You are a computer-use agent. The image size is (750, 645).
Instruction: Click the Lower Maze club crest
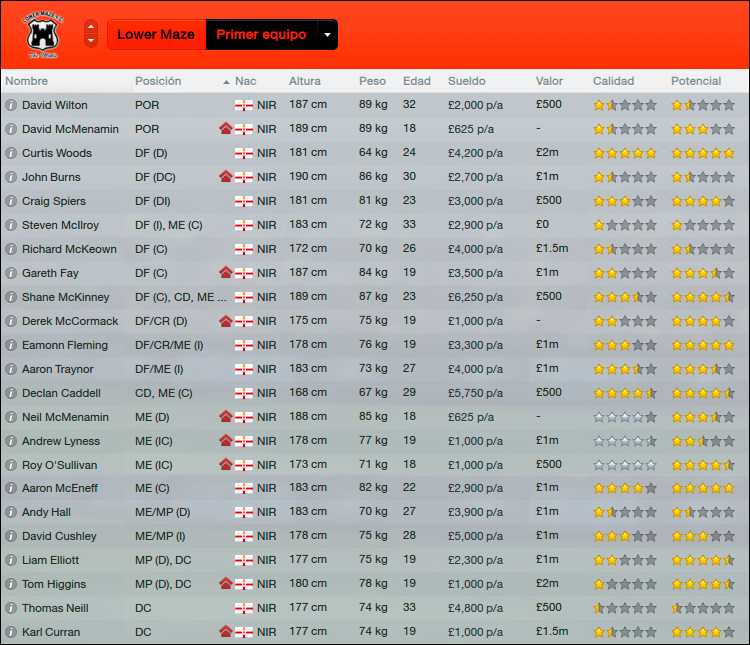pyautogui.click(x=41, y=34)
